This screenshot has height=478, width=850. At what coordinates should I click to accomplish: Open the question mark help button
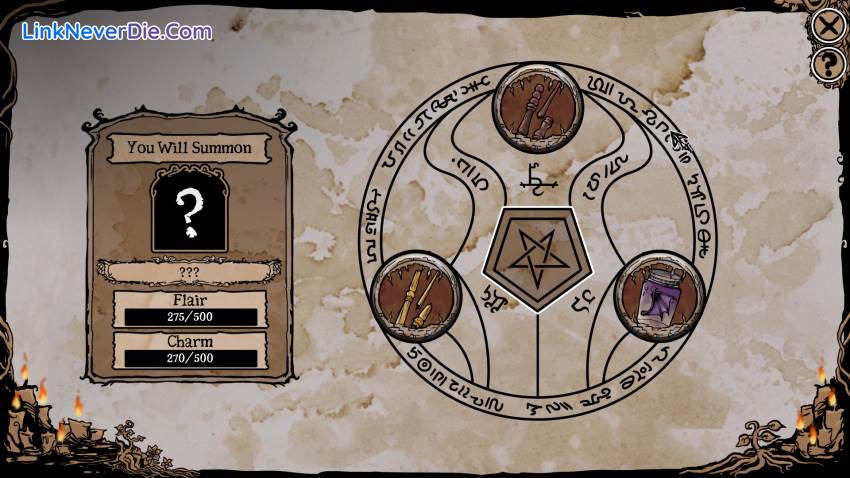[827, 66]
